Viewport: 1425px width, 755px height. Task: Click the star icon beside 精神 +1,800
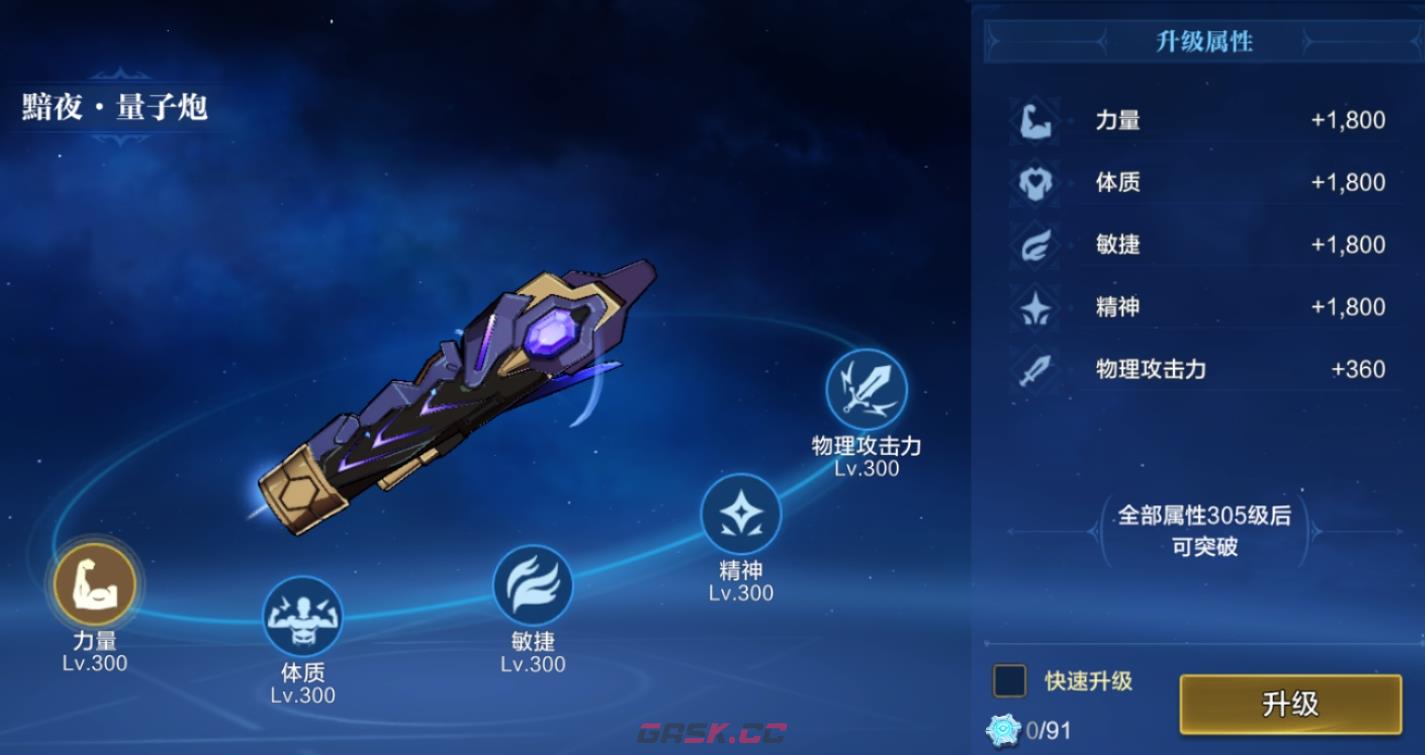(1035, 307)
